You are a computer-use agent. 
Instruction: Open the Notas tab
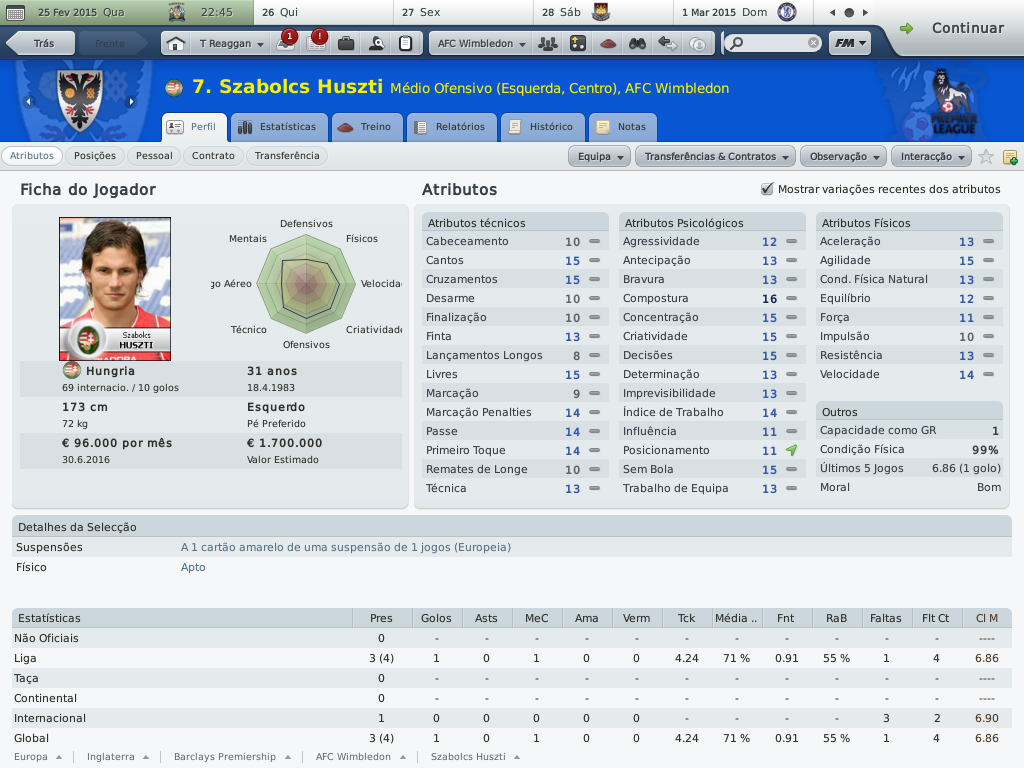click(622, 127)
